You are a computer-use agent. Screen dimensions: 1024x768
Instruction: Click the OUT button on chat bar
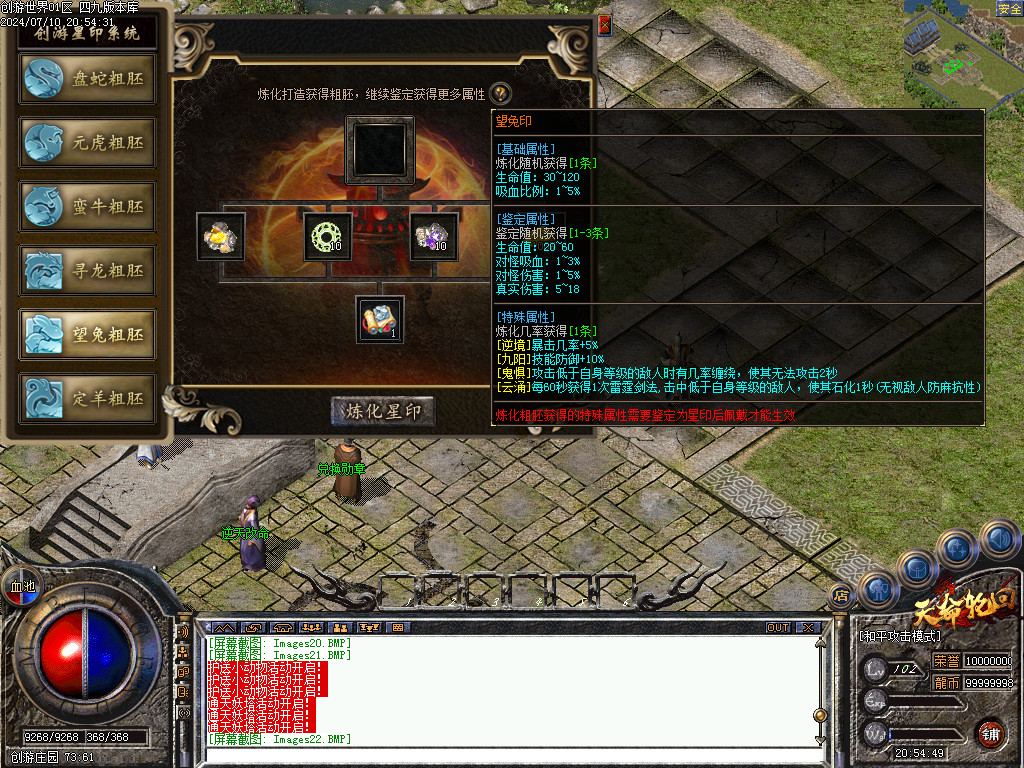(778, 627)
